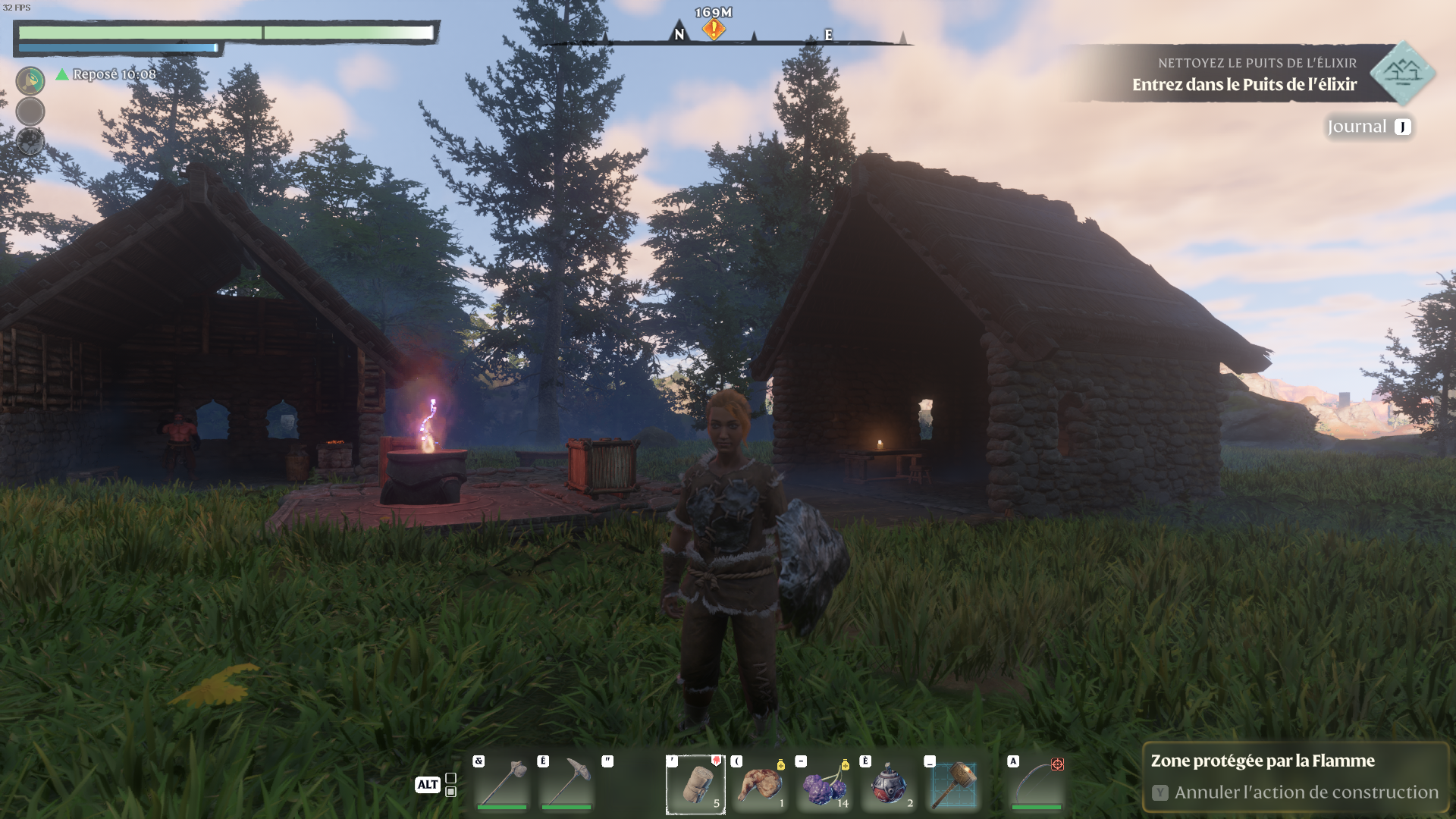Select the pickaxe hotbar slot
The image size is (1456, 819).
click(x=566, y=784)
